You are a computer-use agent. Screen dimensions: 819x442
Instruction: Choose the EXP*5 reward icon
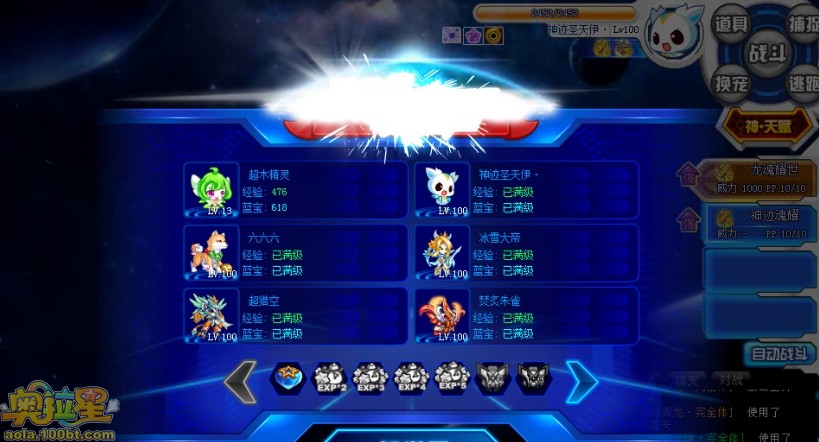point(452,378)
